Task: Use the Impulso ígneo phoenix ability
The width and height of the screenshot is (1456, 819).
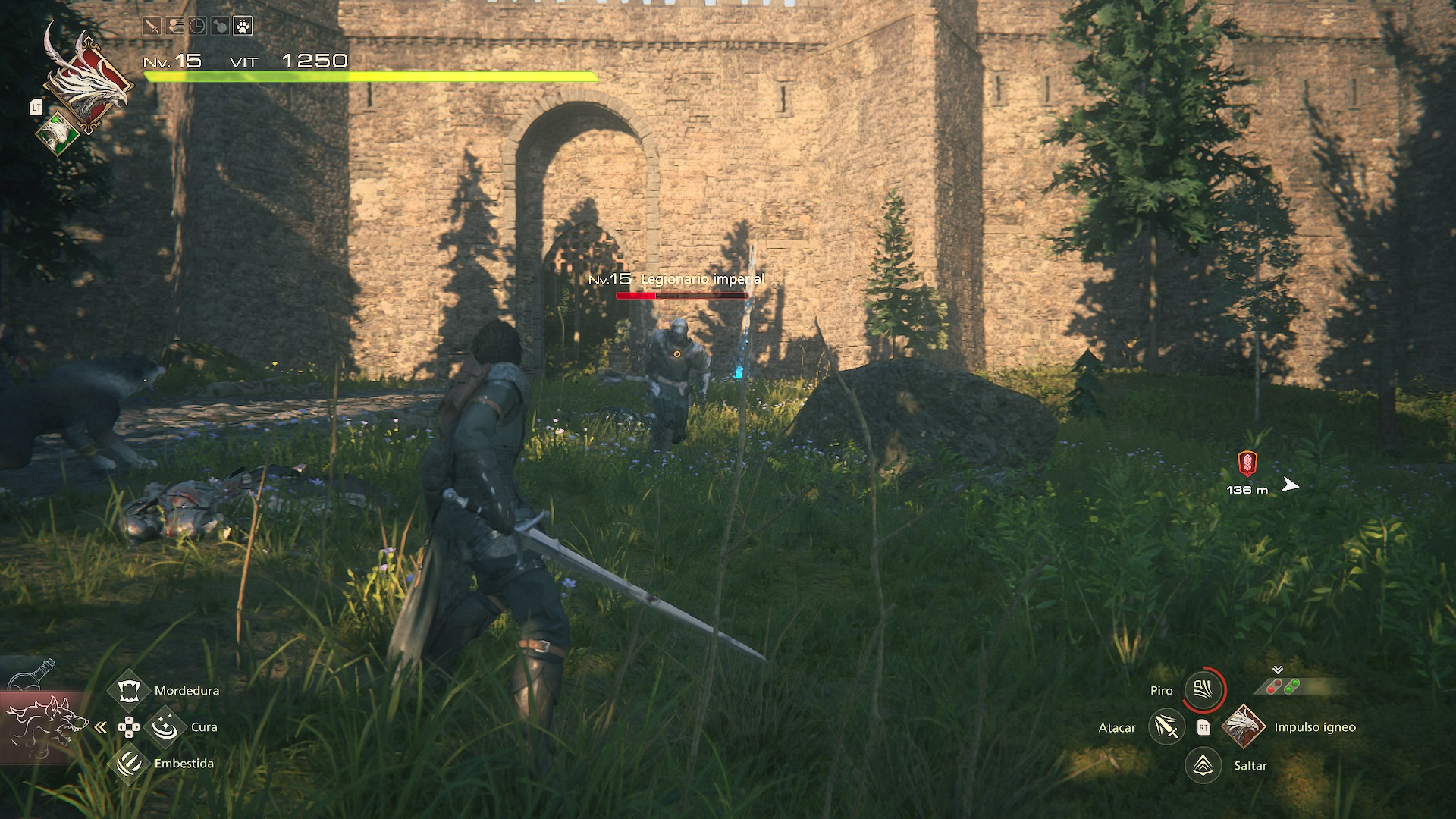Action: [x=1243, y=726]
